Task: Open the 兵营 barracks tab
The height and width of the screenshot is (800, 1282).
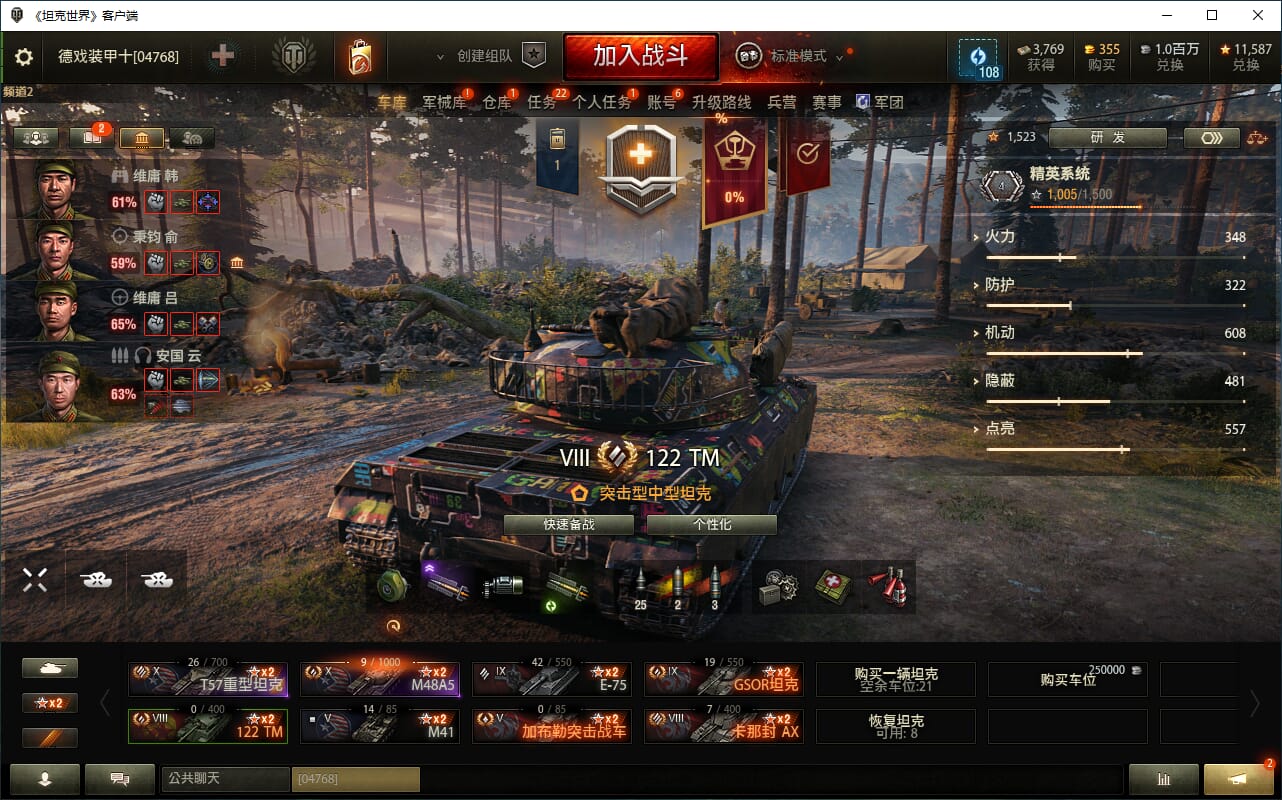Action: pyautogui.click(x=782, y=102)
